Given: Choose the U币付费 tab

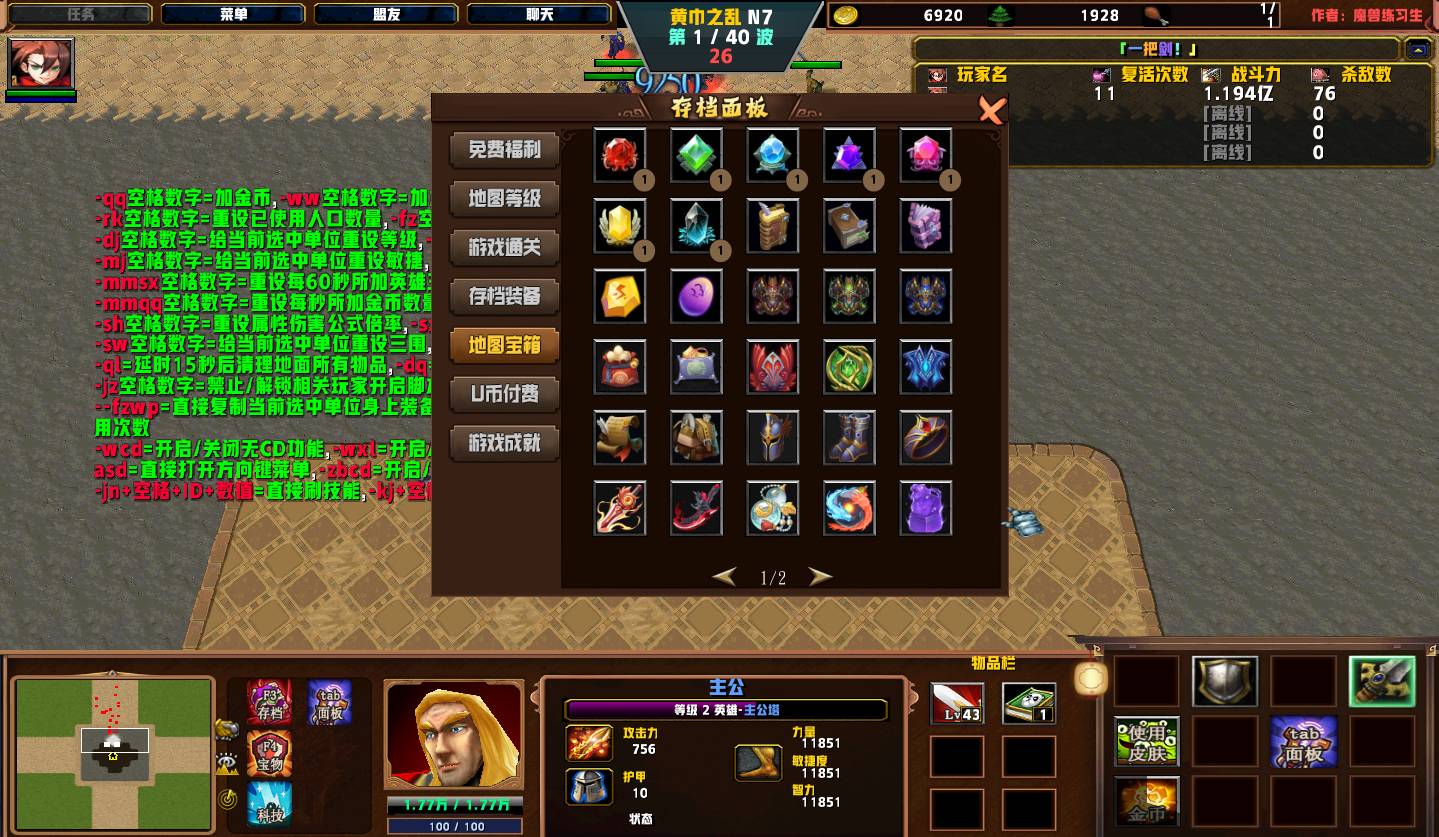Looking at the screenshot, I should (x=504, y=394).
